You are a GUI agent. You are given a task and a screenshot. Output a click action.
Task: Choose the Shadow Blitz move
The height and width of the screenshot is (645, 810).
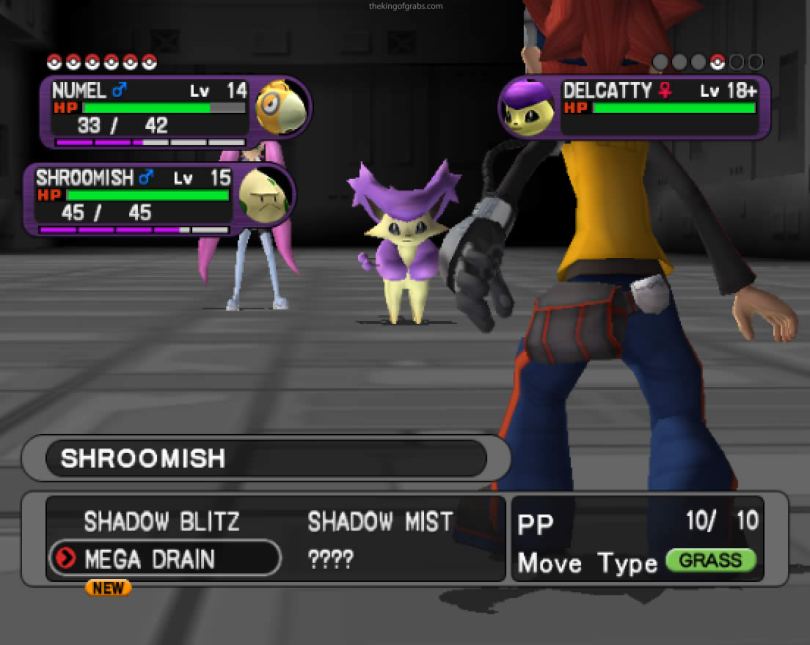tap(161, 521)
